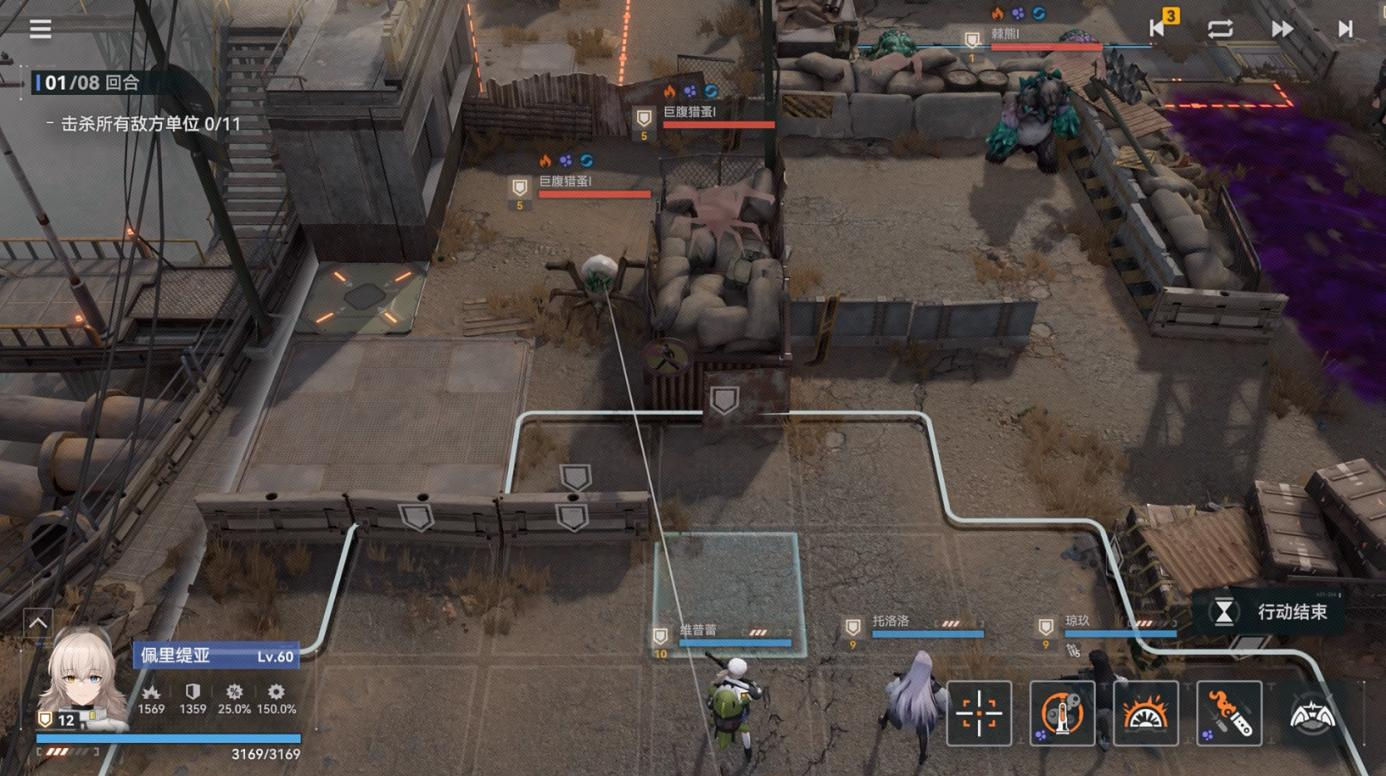Click the 击杀所有敌方单位 objective tracker

(x=150, y=124)
